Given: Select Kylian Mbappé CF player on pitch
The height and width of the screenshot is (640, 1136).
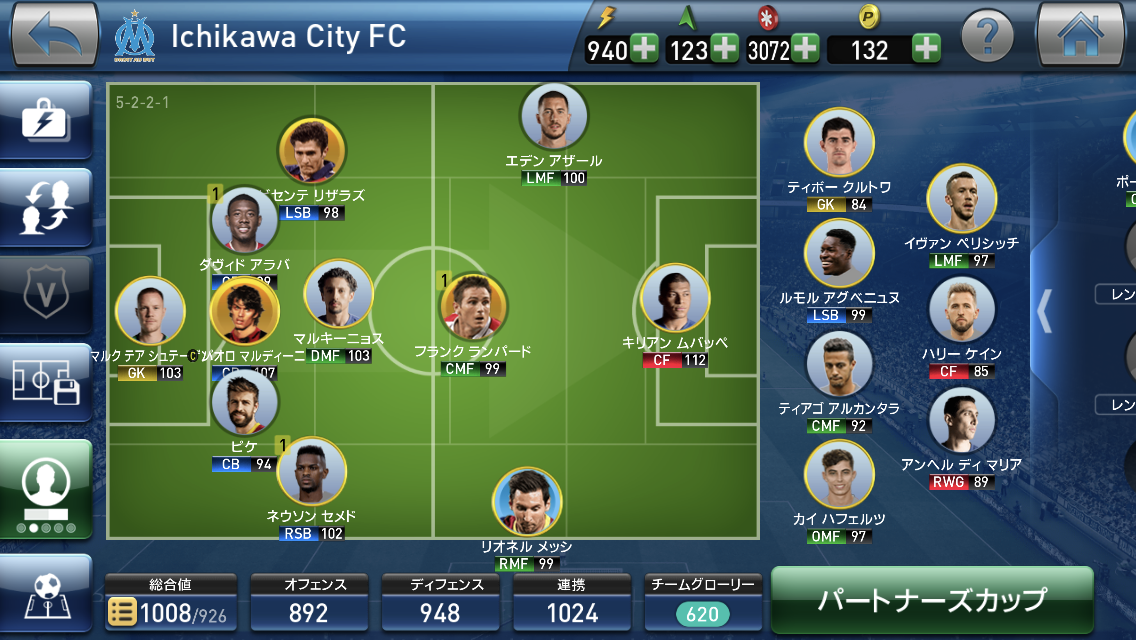Looking at the screenshot, I should (x=675, y=299).
